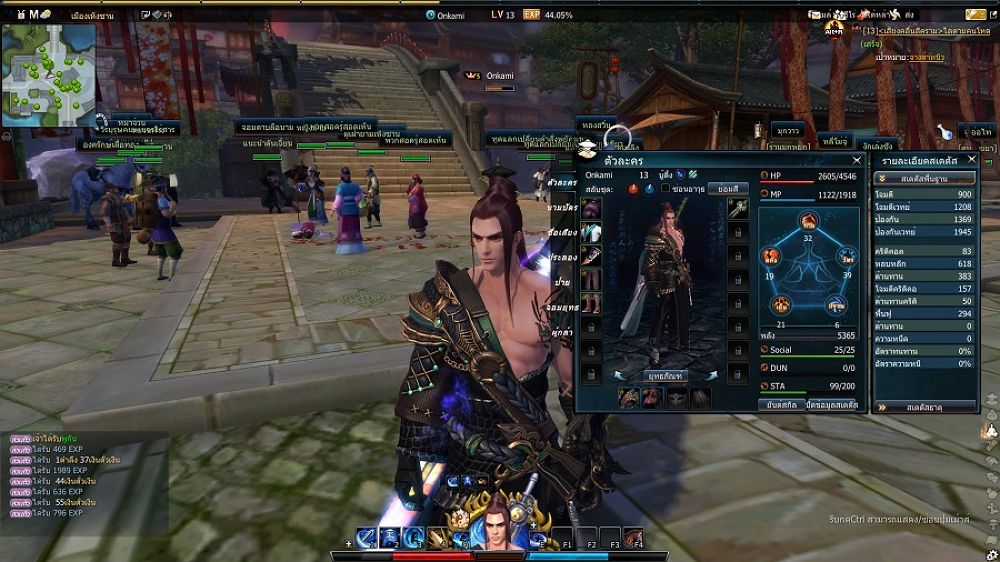
Task: Click the button beside the hide weapon checkbox
Action: [x=727, y=189]
